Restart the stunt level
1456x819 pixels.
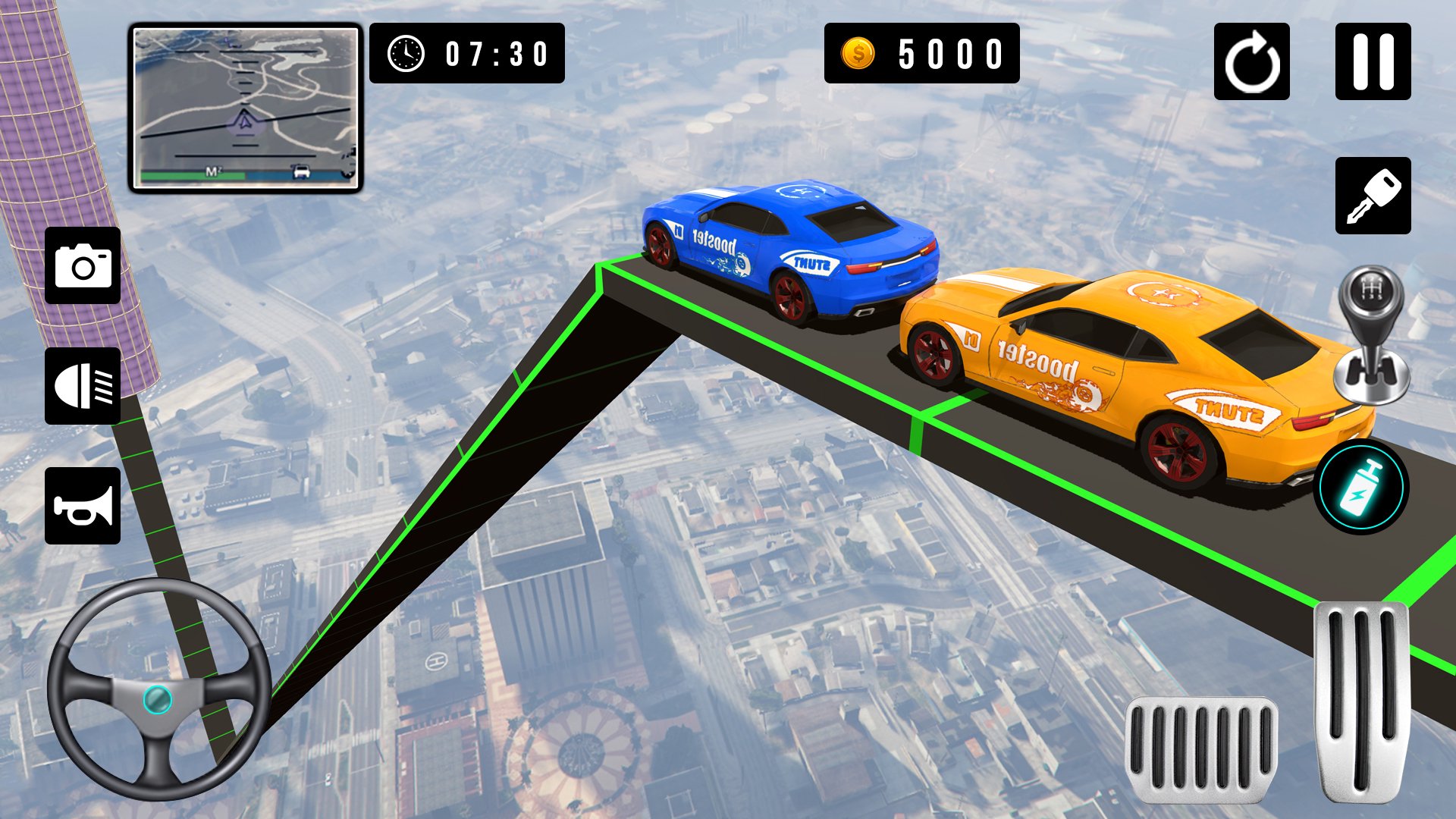click(x=1253, y=62)
